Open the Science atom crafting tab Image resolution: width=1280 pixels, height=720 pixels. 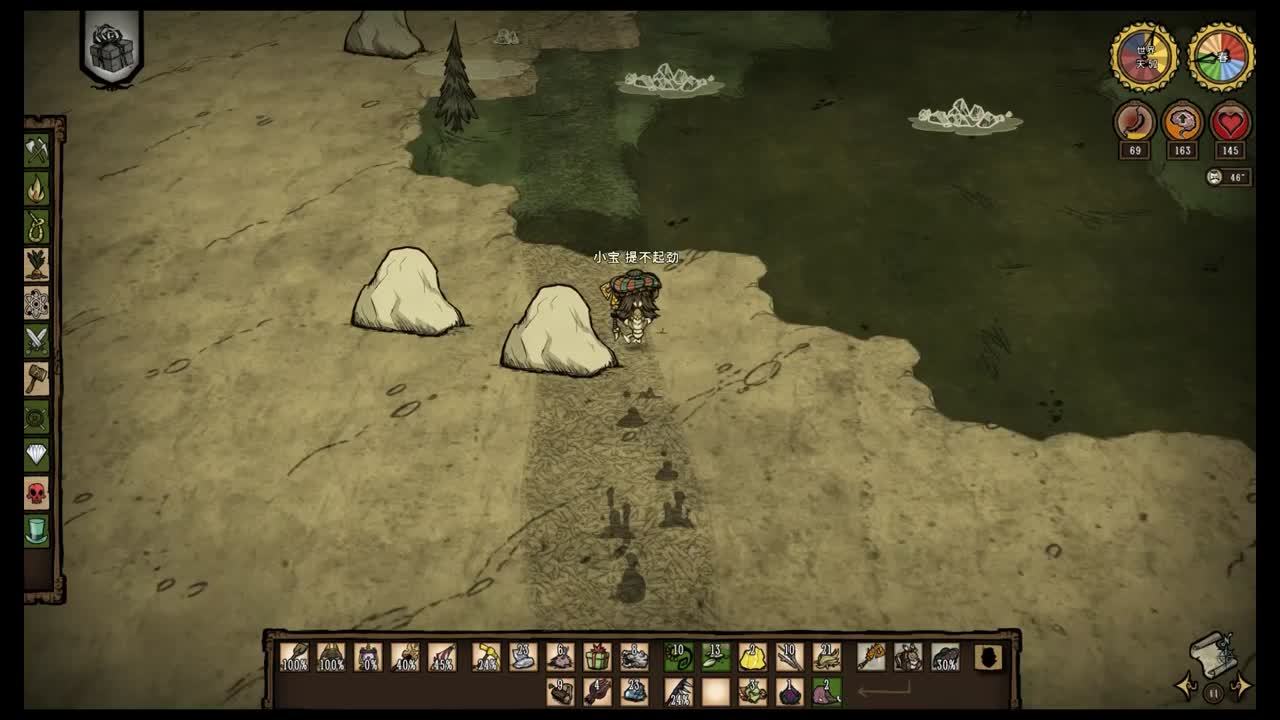point(37,302)
